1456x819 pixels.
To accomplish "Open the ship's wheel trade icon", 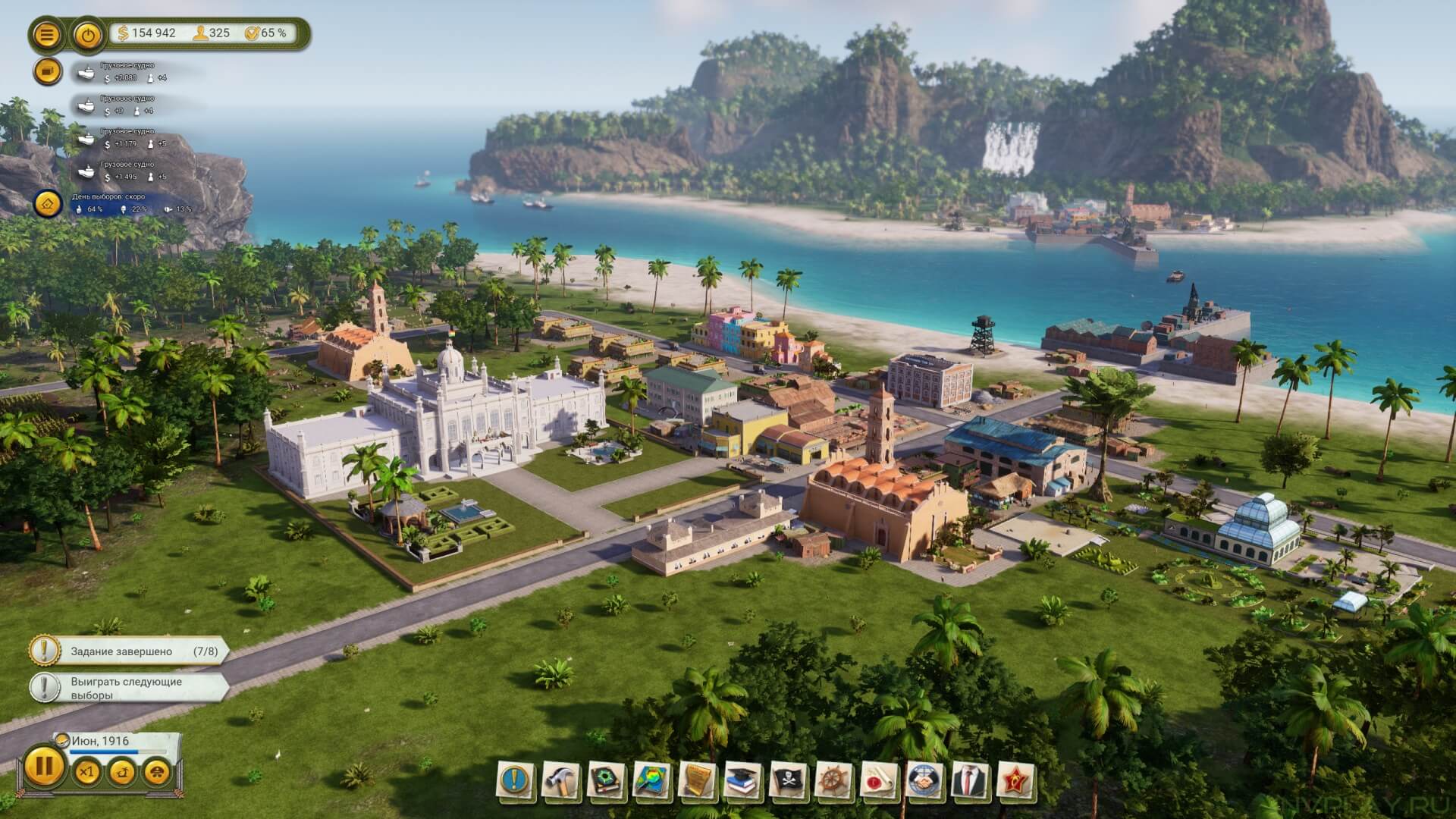I will (834, 780).
